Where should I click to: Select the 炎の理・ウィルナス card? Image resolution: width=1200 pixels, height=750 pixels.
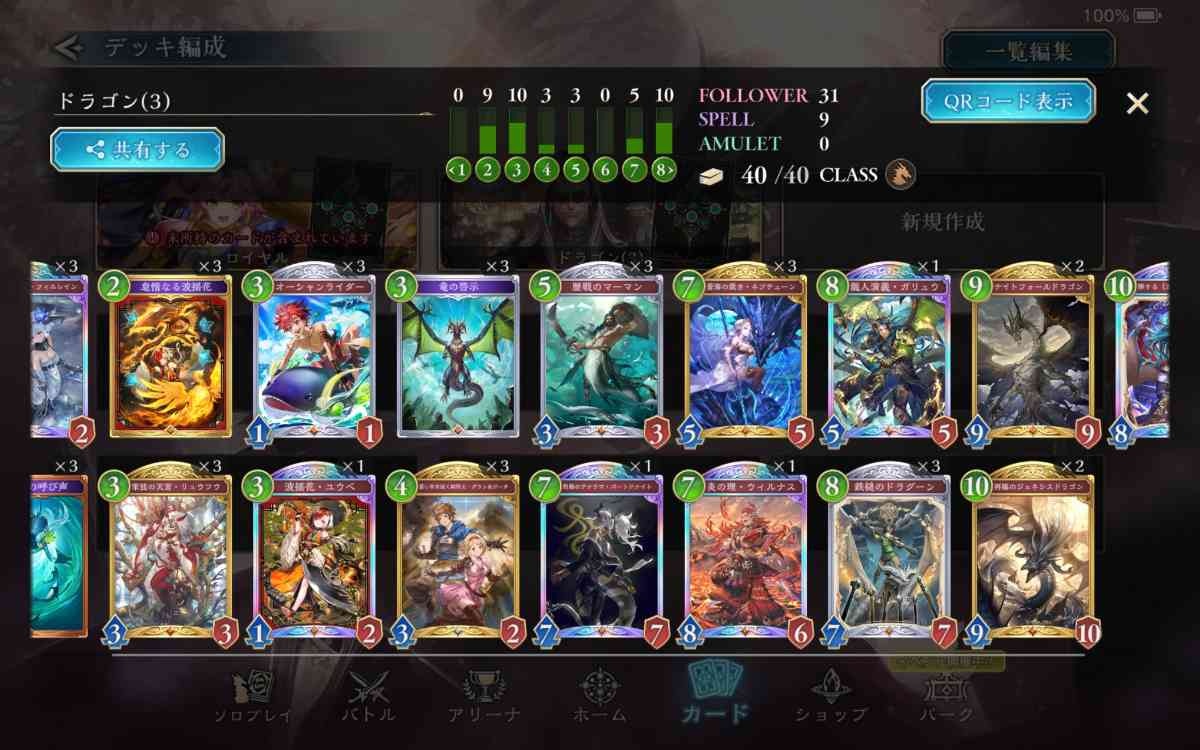746,556
